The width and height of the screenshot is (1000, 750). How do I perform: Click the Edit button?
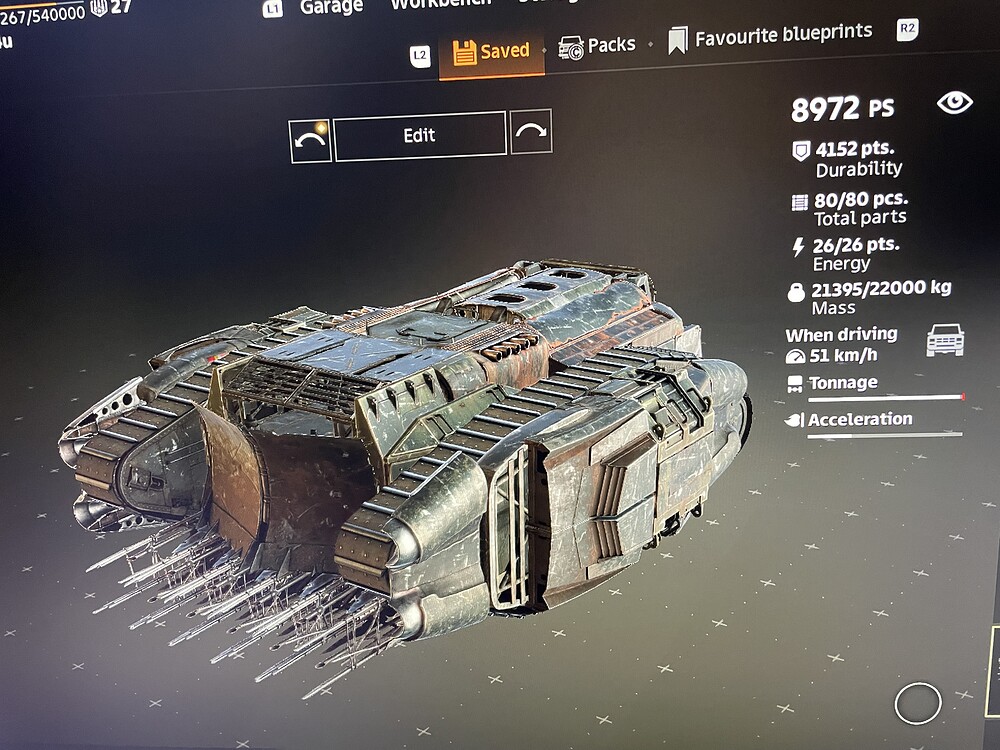point(419,136)
